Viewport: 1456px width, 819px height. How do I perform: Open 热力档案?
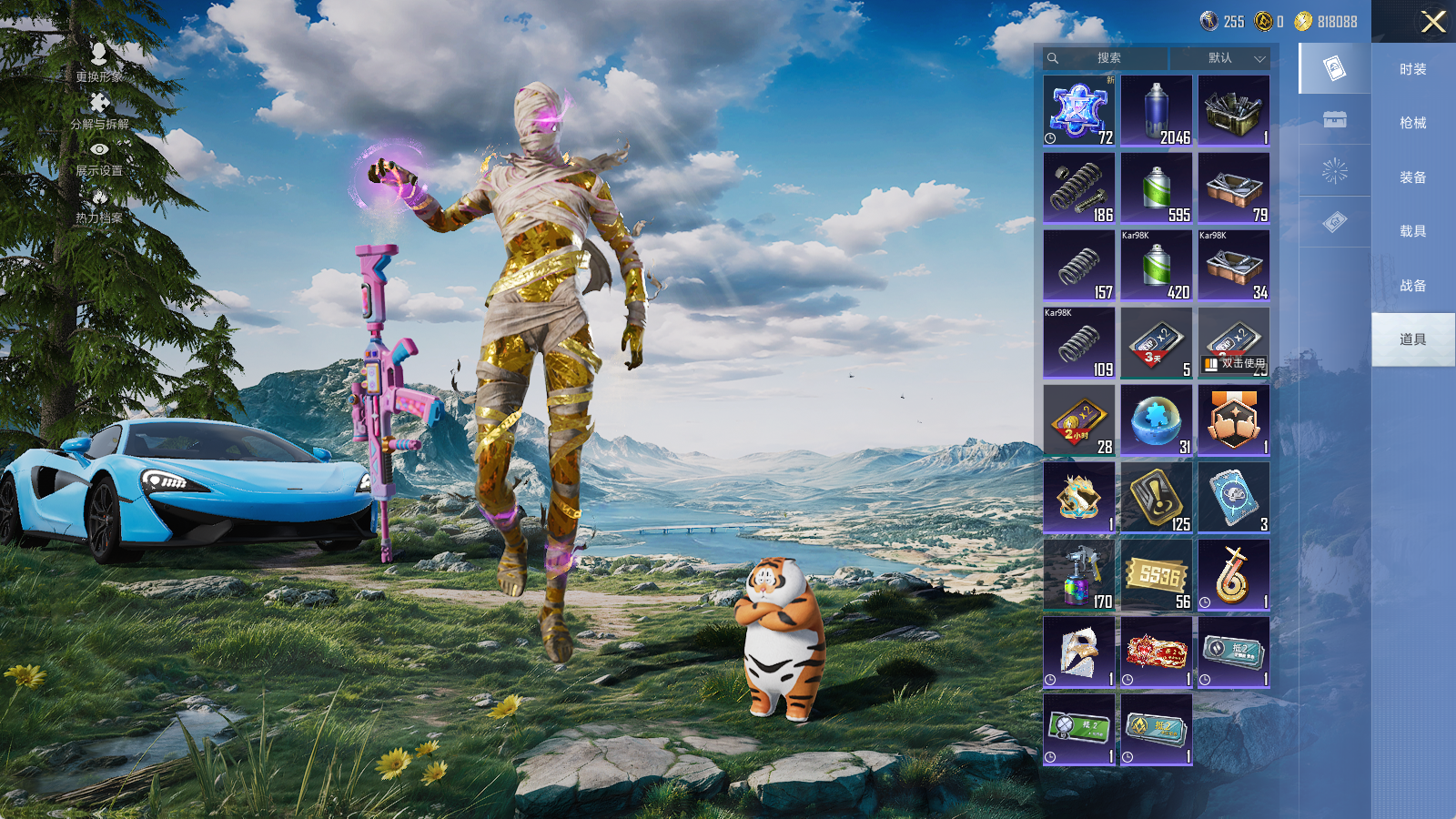pos(99,206)
